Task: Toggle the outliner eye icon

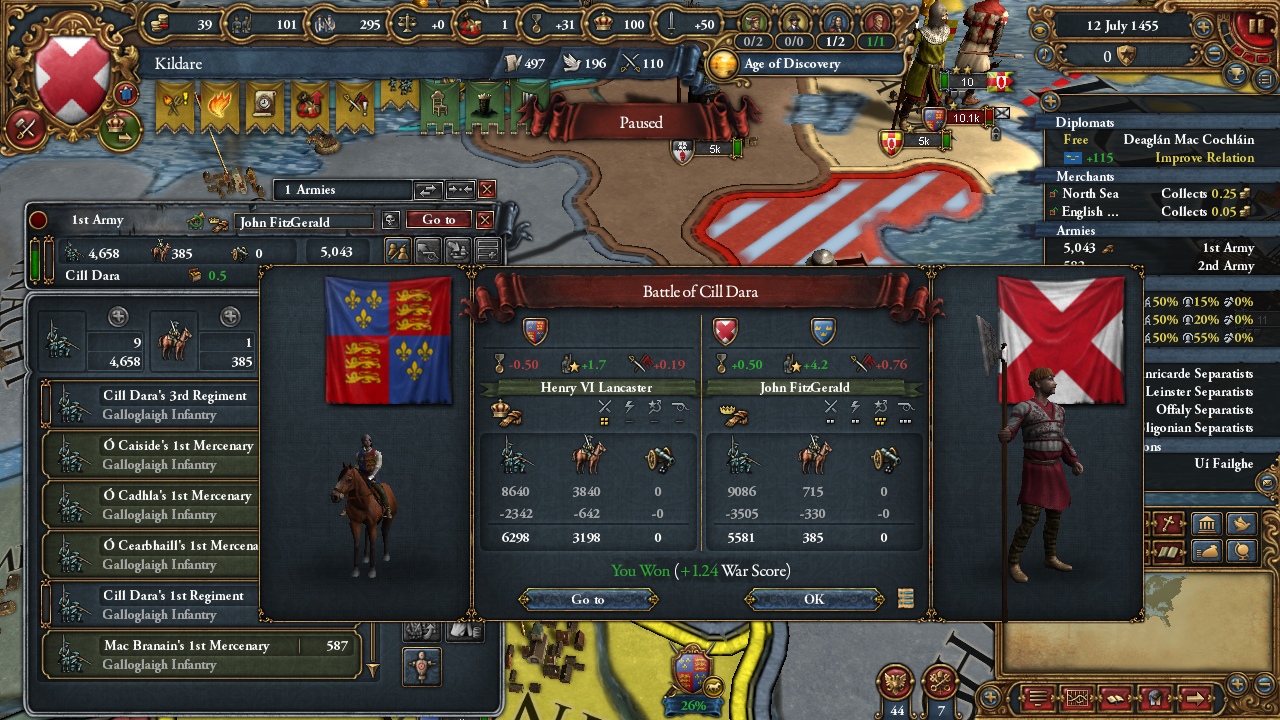Action: pyautogui.click(x=1052, y=103)
